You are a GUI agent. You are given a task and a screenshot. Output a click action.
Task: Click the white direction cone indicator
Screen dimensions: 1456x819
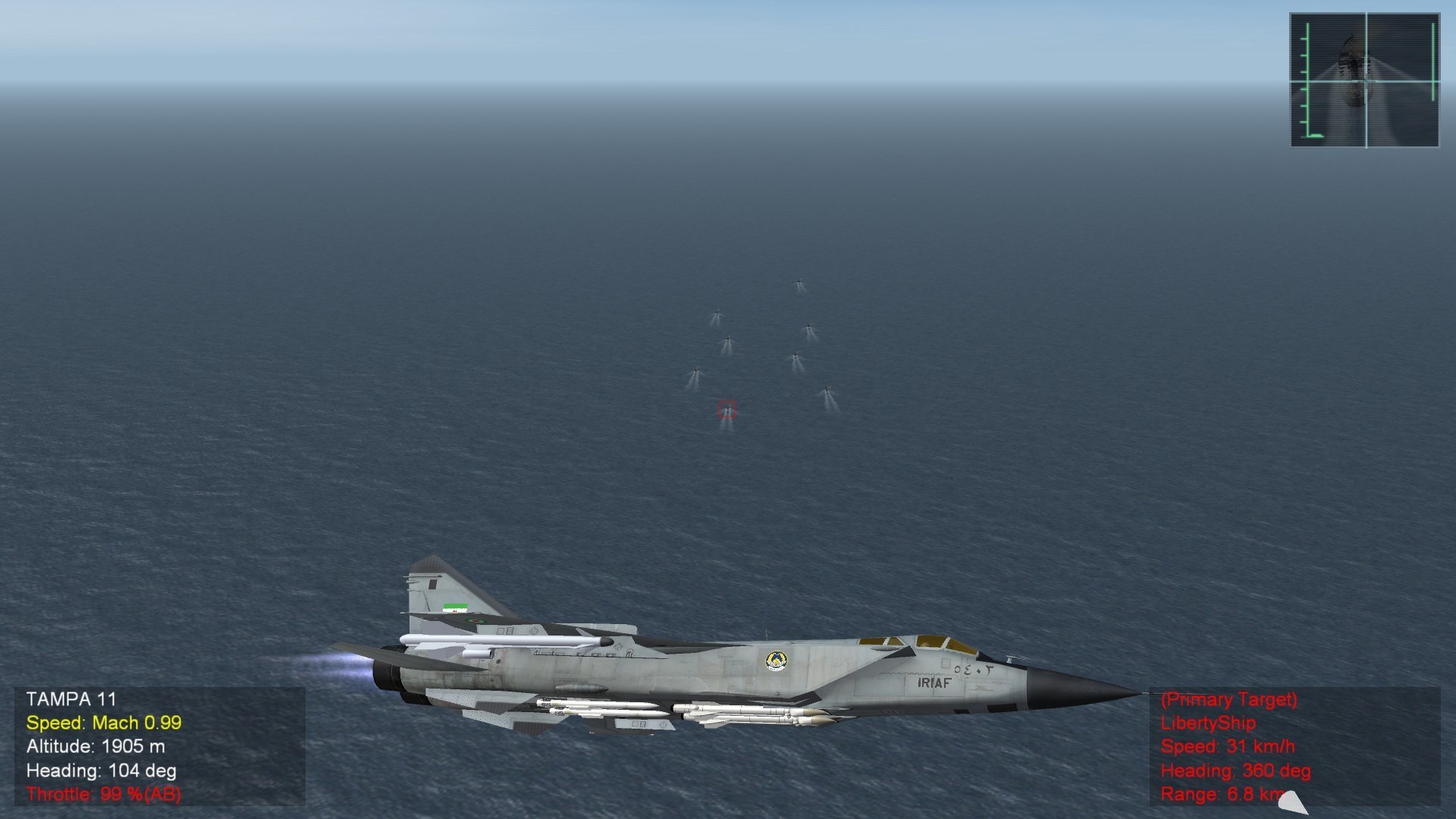coord(1293,802)
